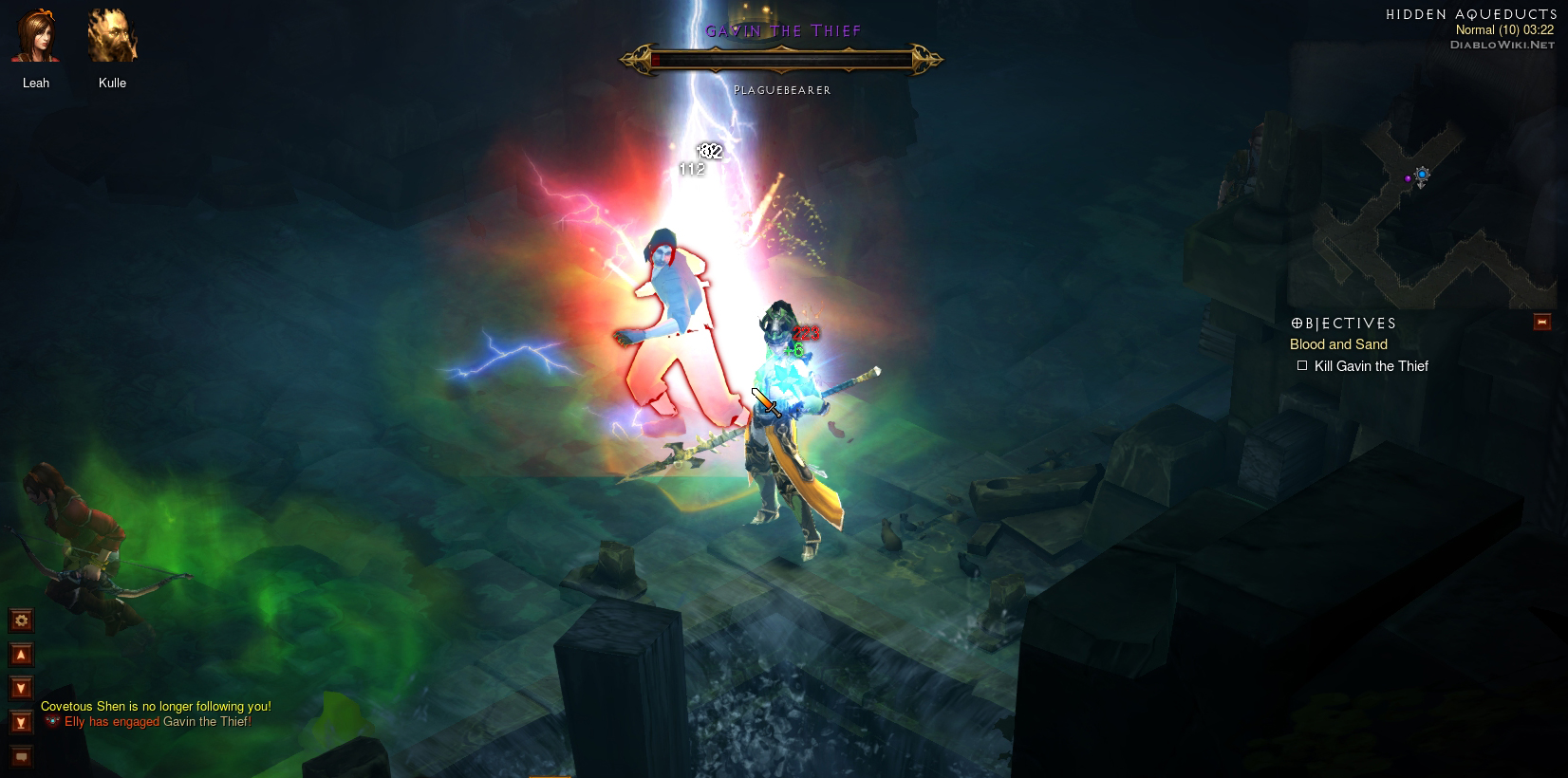The image size is (1568, 778).
Task: Select Kulle's party portrait
Action: 112,37
